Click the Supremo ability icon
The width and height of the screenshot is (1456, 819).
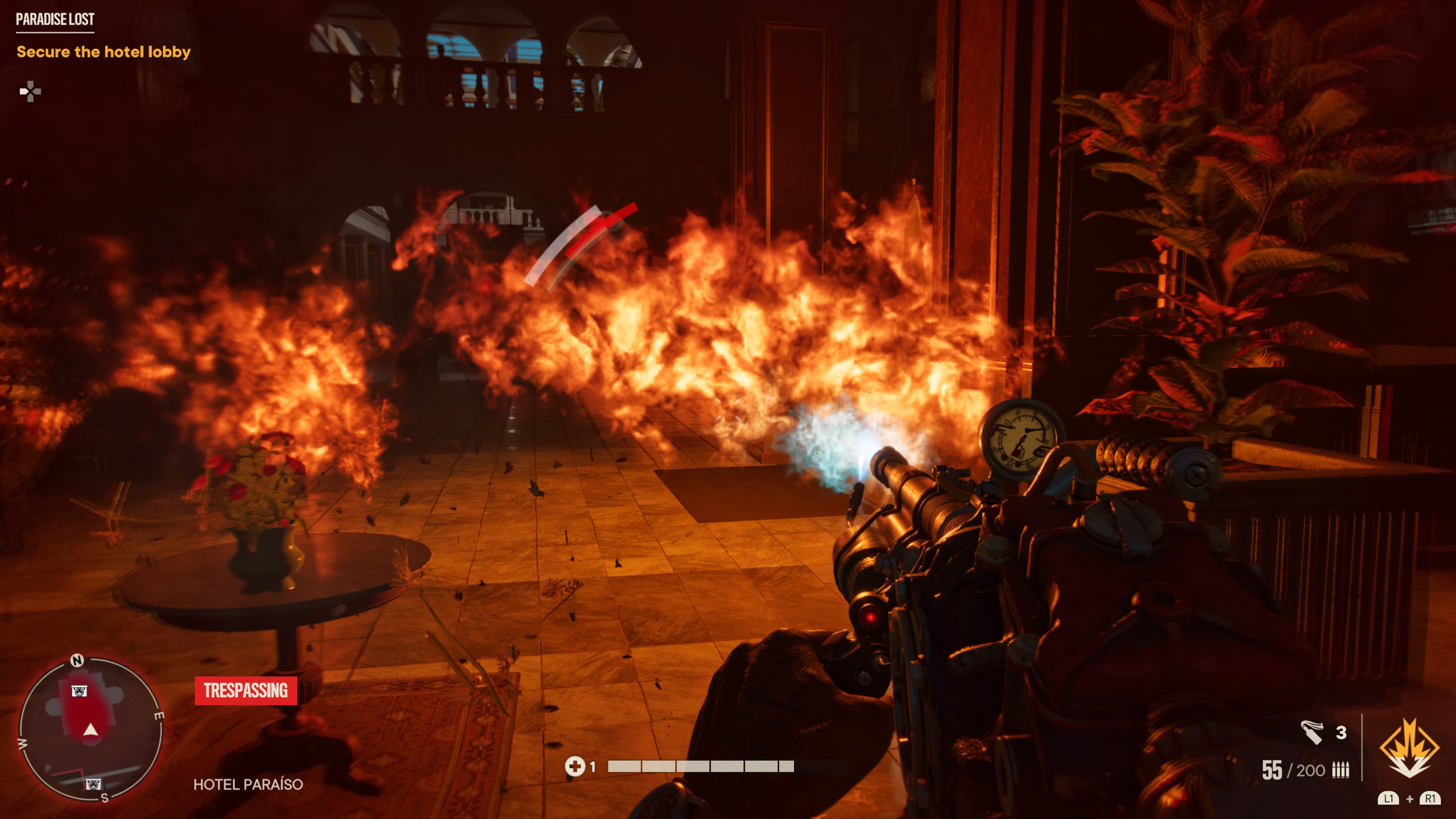(1409, 747)
